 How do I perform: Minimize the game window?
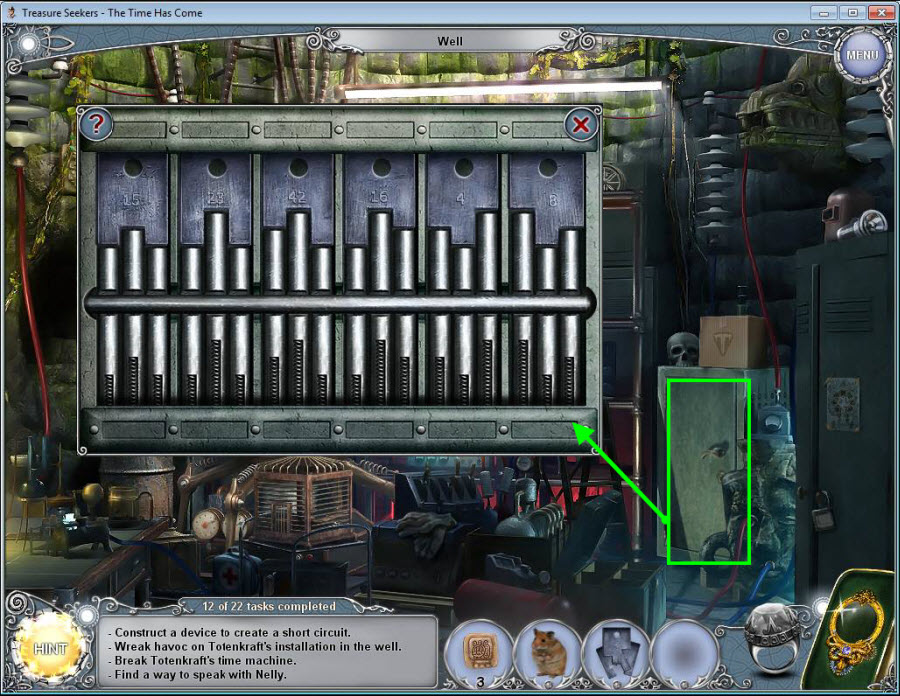[x=827, y=12]
